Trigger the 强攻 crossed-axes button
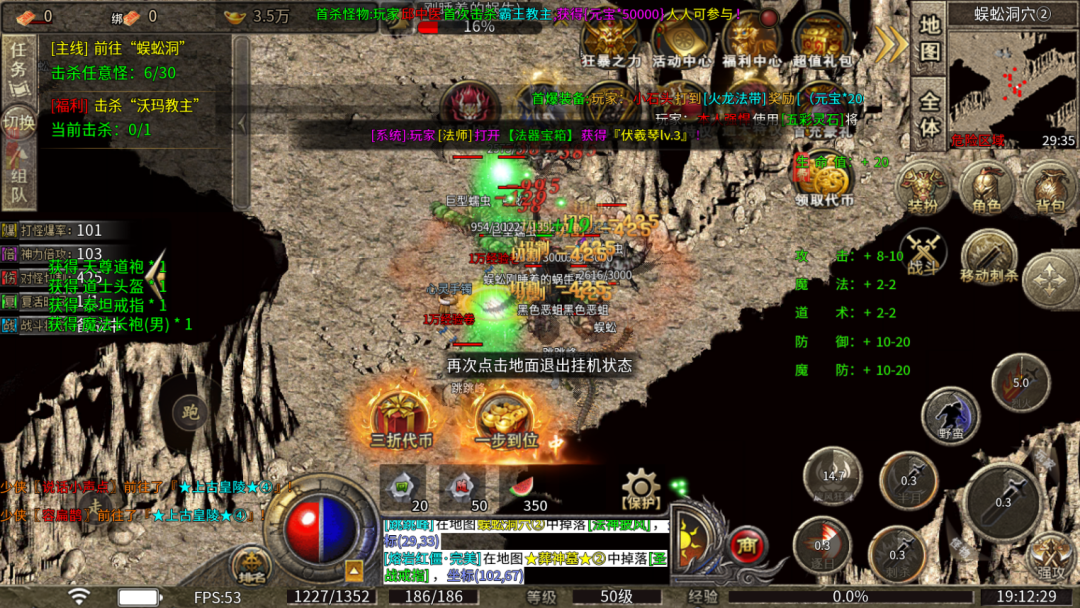 point(1050,555)
